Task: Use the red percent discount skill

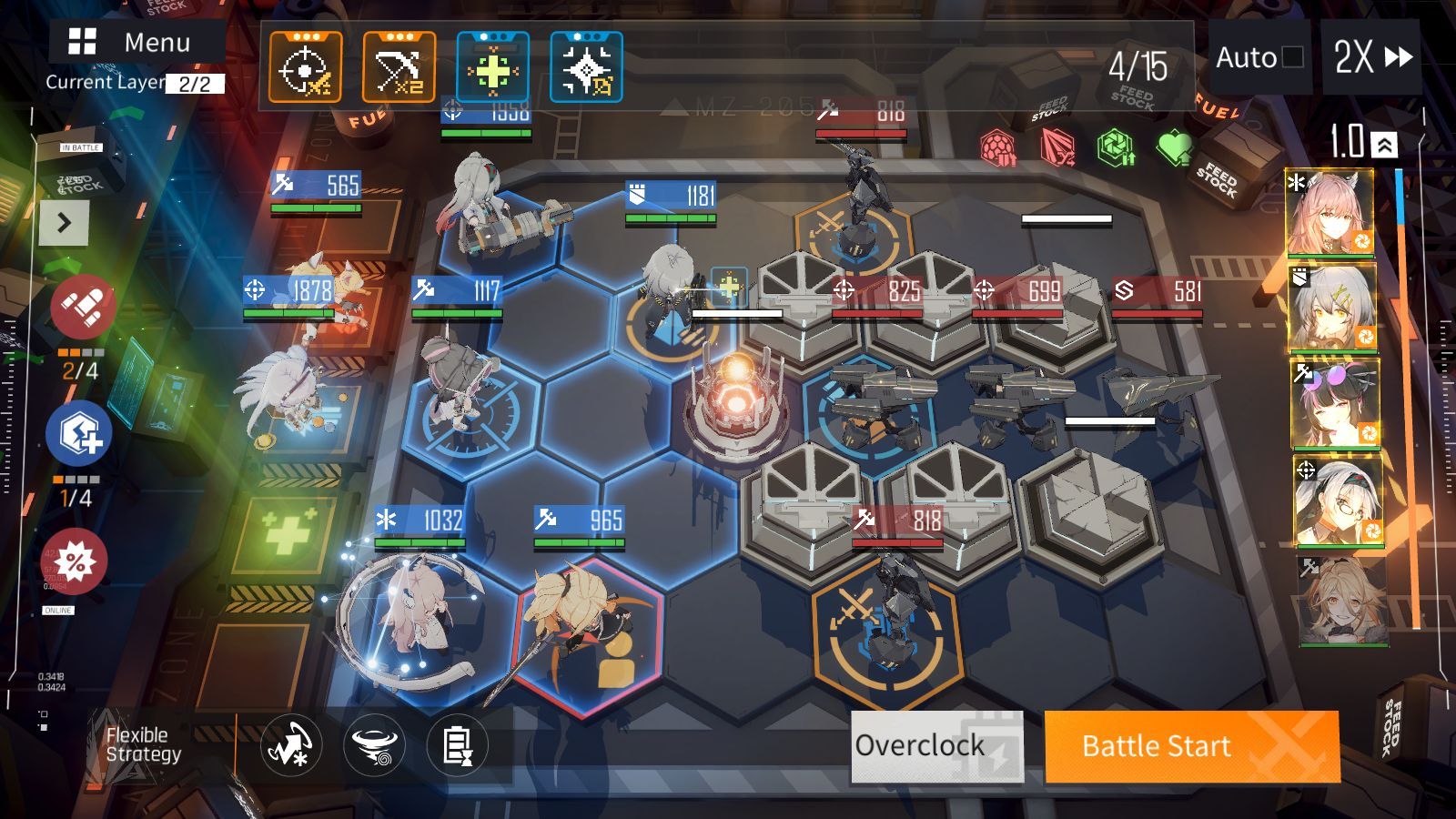Action: click(76, 561)
